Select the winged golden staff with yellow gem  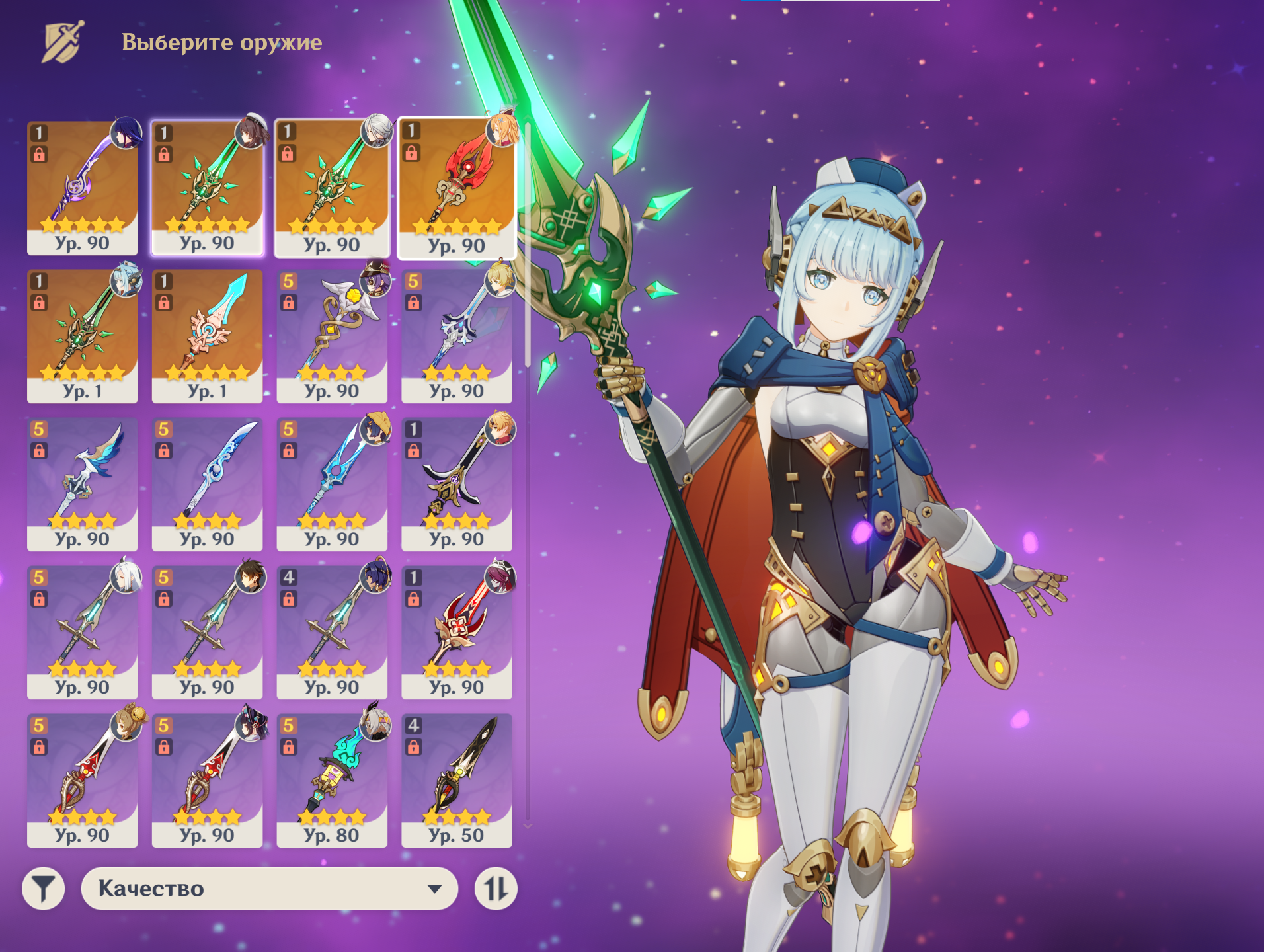(x=332, y=335)
